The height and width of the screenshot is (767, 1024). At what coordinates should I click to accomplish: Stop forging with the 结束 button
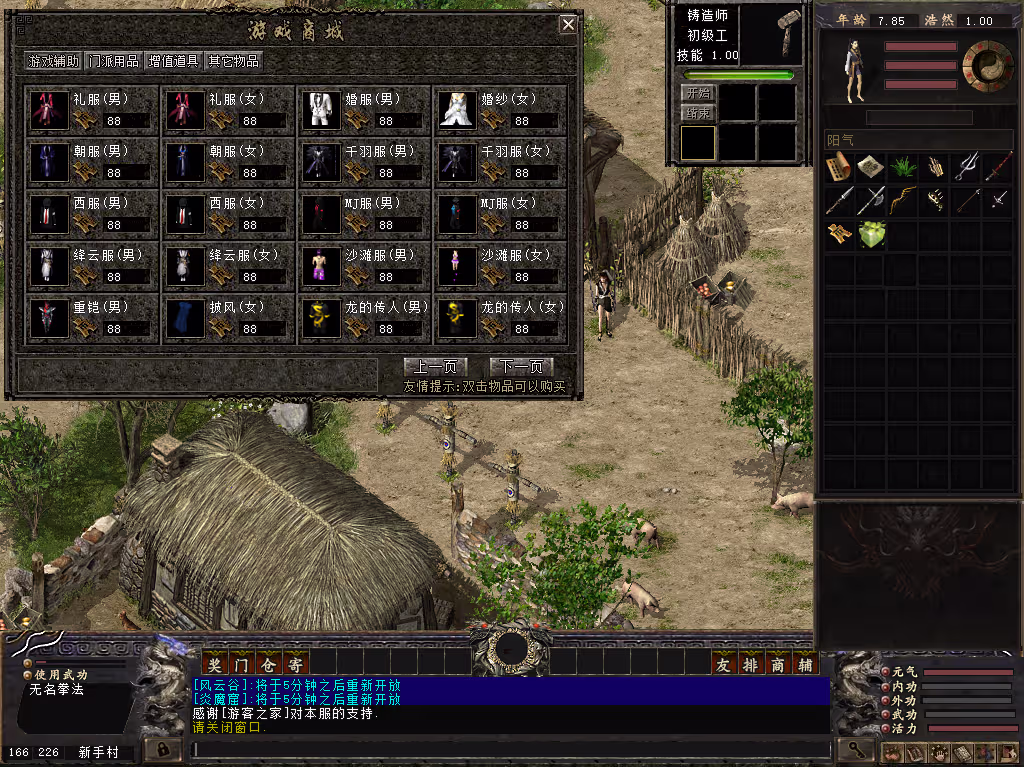(697, 114)
